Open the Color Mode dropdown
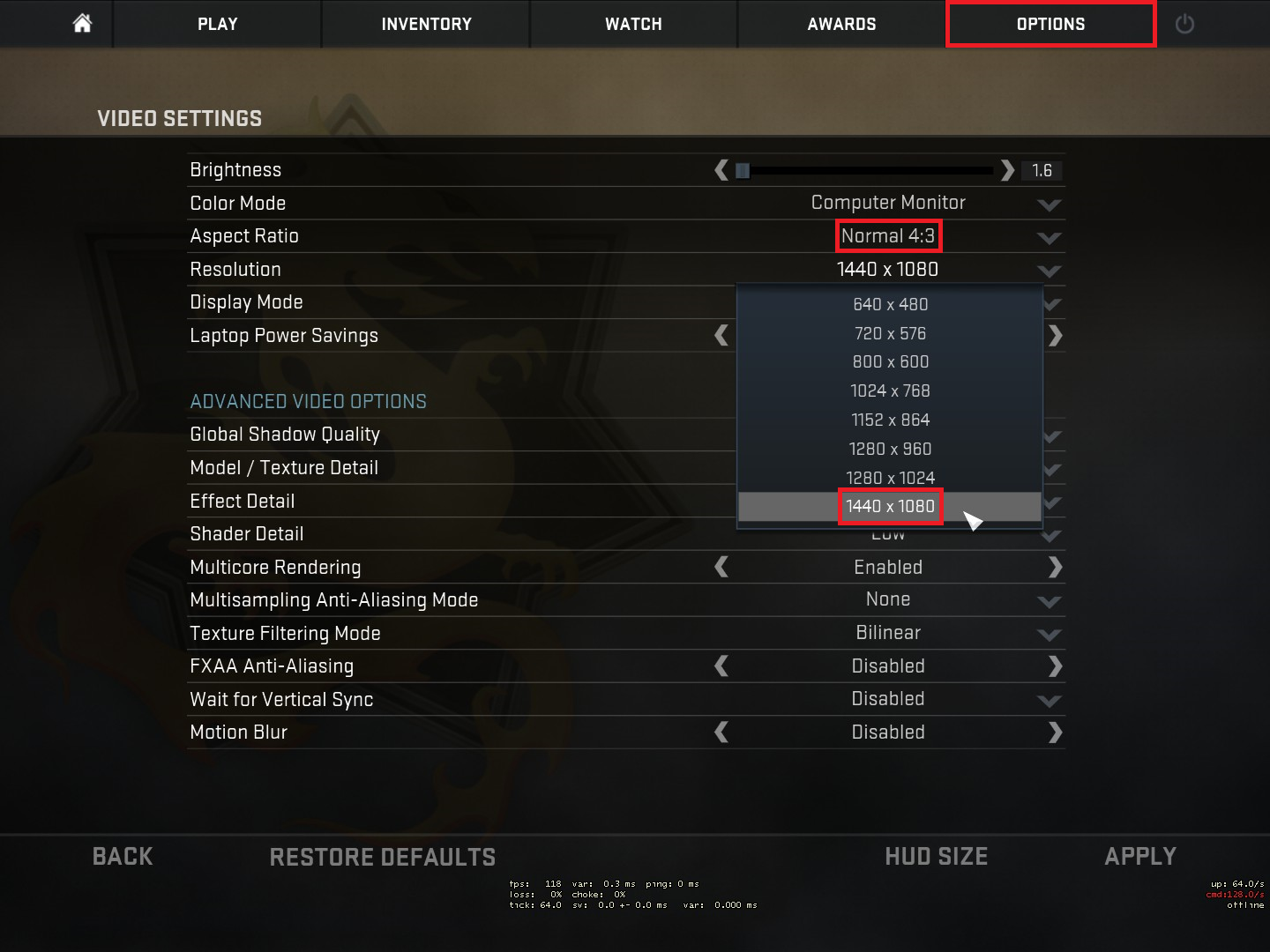This screenshot has height=952, width=1270. [1049, 205]
